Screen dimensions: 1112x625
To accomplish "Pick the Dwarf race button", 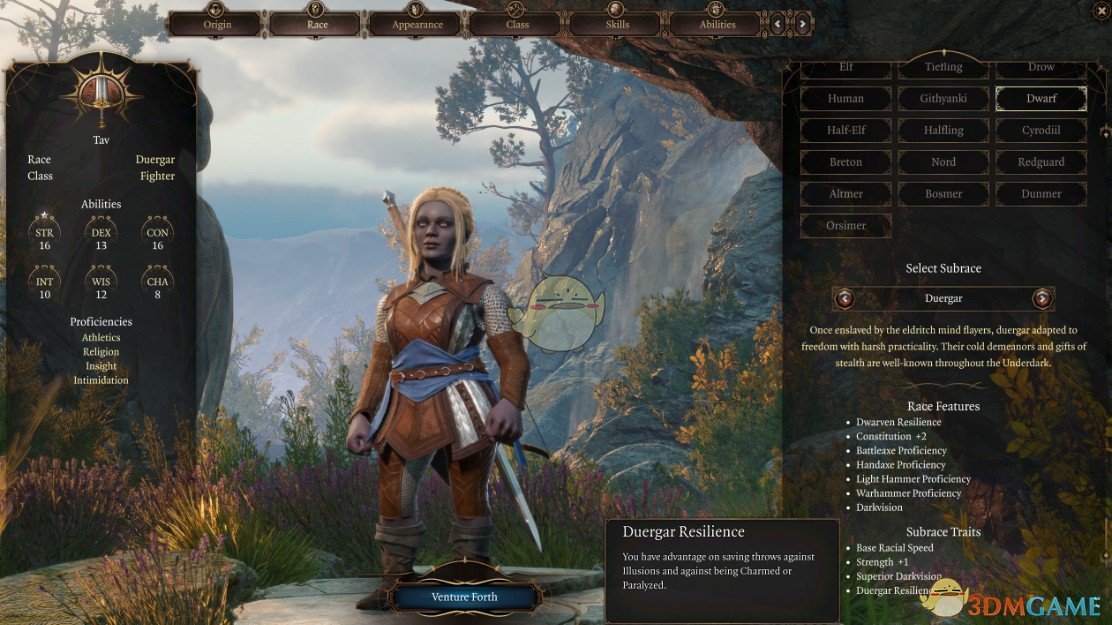I will point(1041,98).
